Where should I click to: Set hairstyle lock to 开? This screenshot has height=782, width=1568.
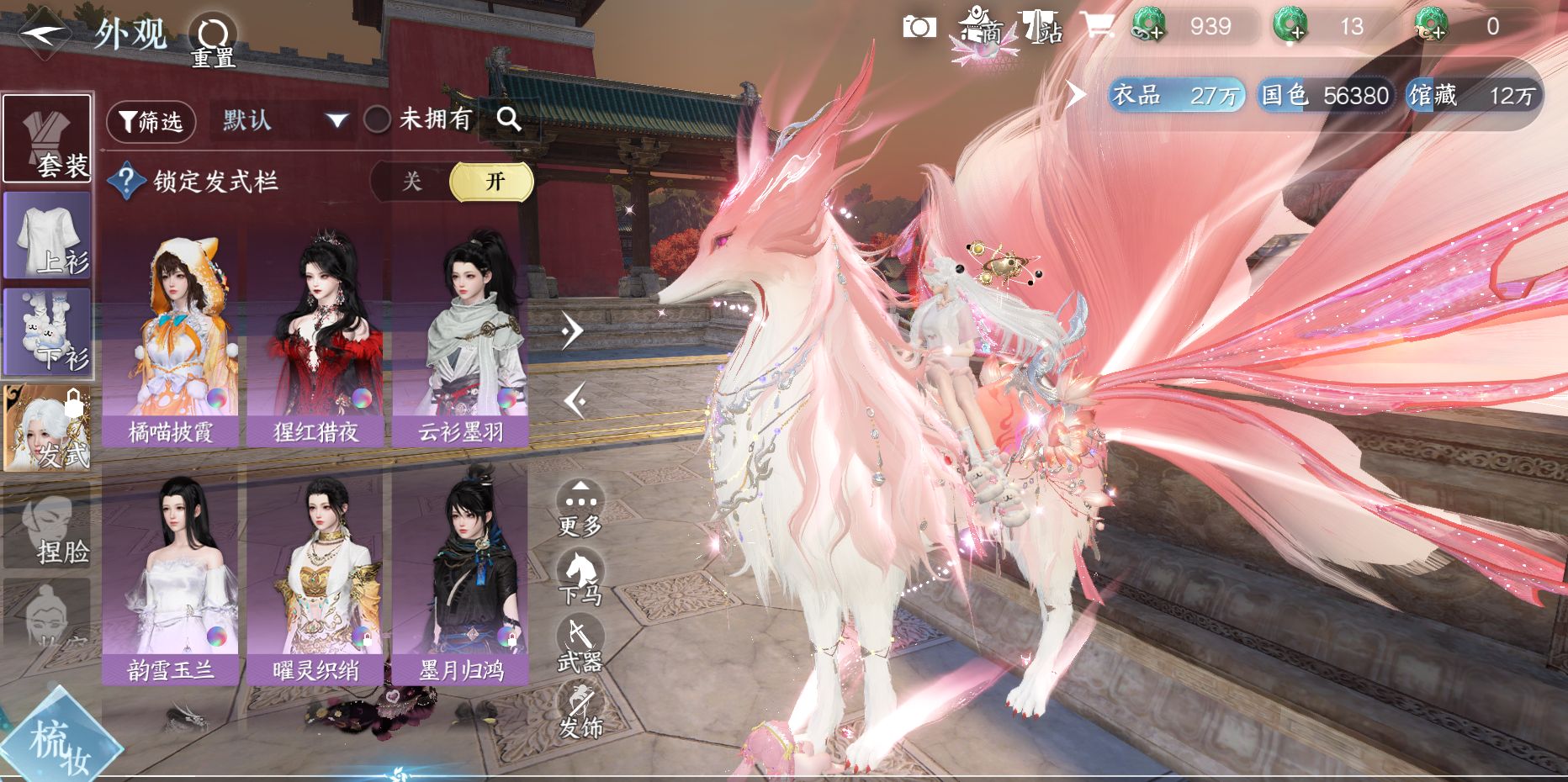(x=493, y=182)
